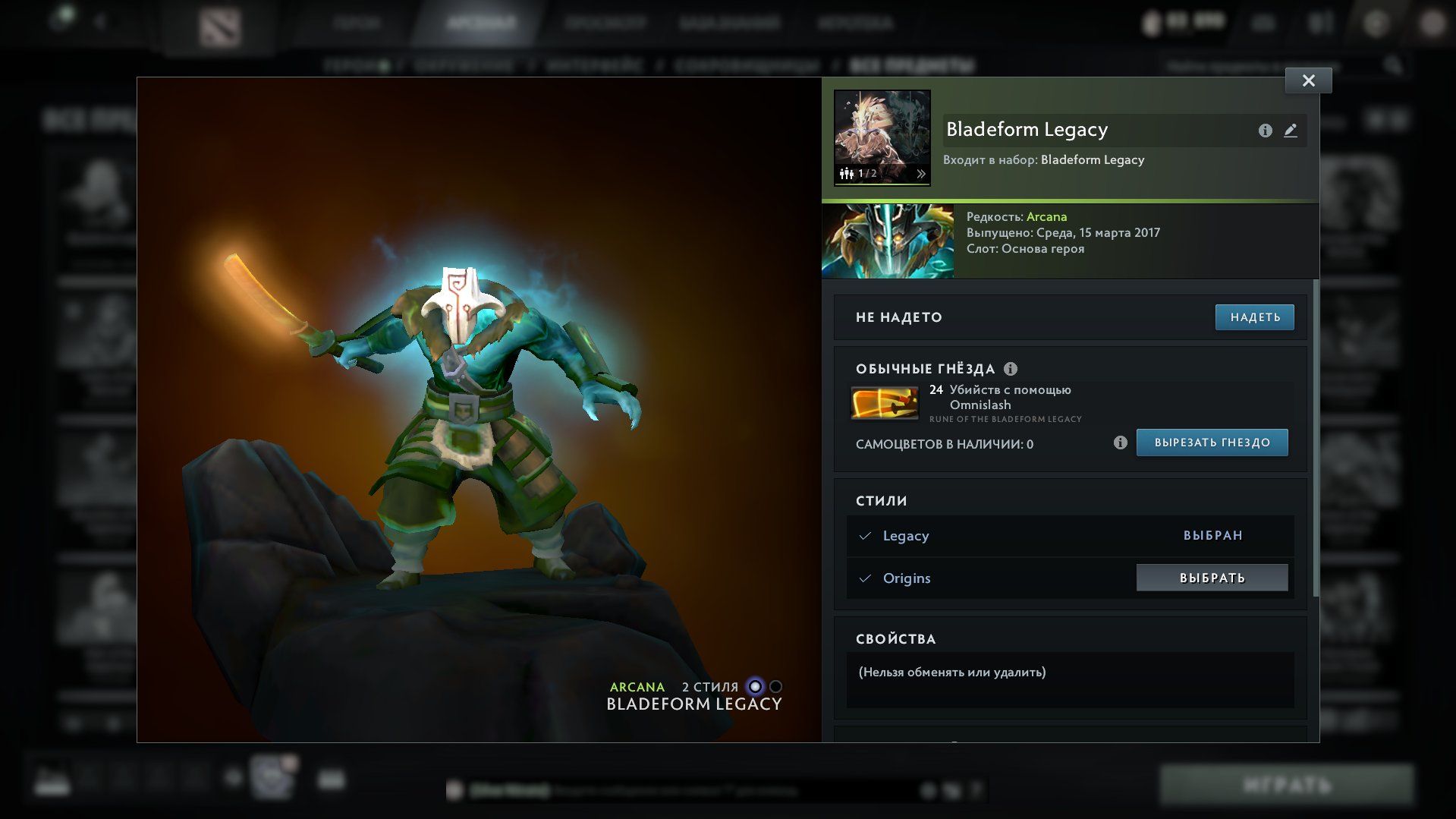Open the Bladeform Legacy set thumbnail
This screenshot has width=1456, height=819.
(882, 137)
